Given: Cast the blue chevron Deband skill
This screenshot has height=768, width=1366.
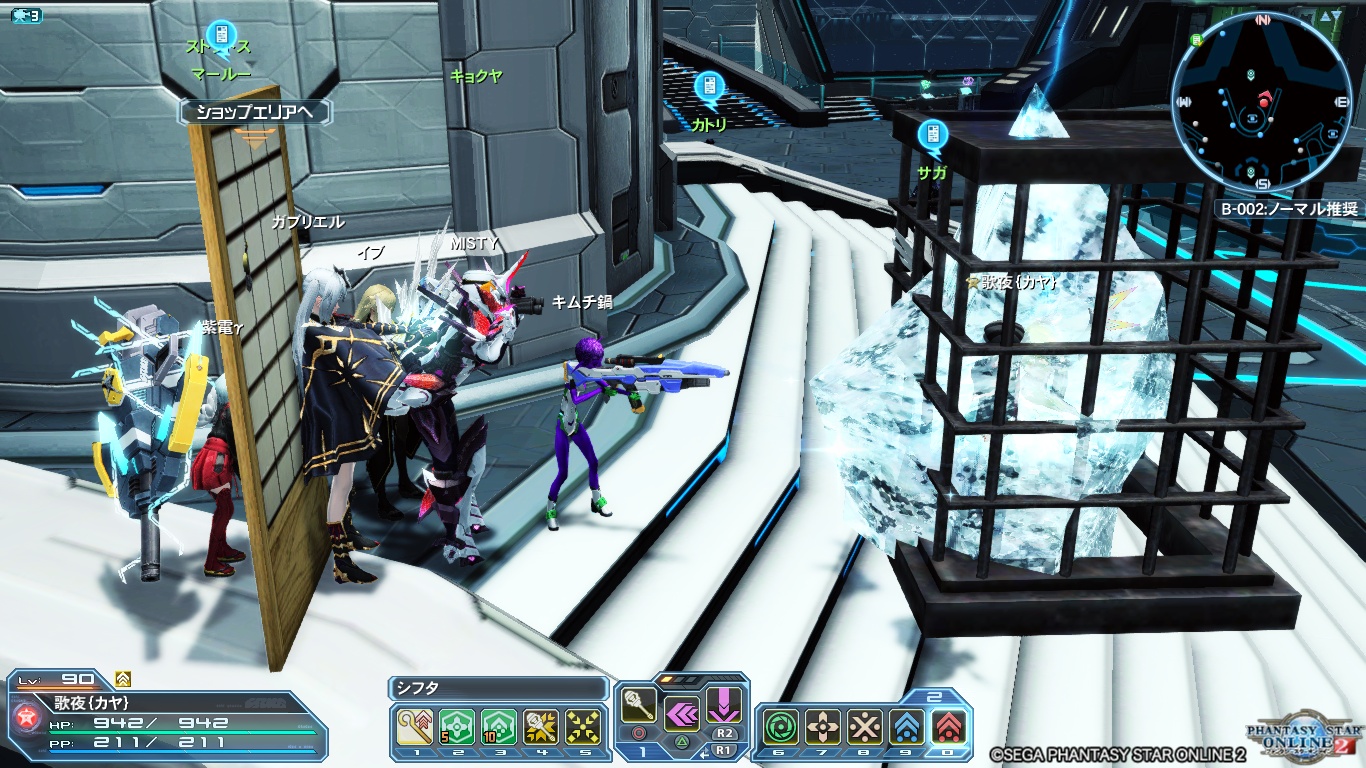Looking at the screenshot, I should pyautogui.click(x=906, y=727).
